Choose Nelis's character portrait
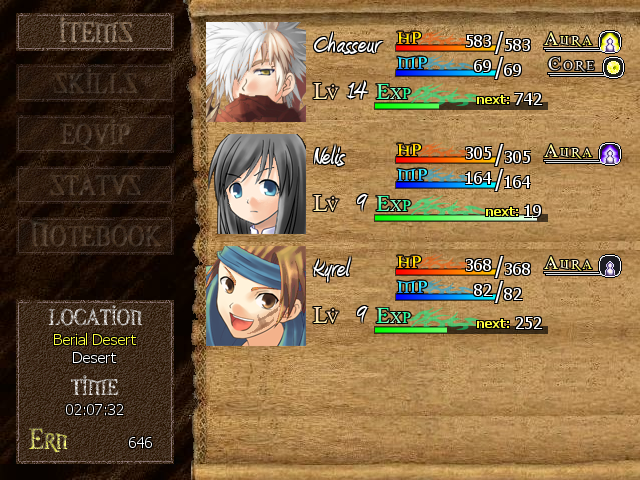 (256, 184)
